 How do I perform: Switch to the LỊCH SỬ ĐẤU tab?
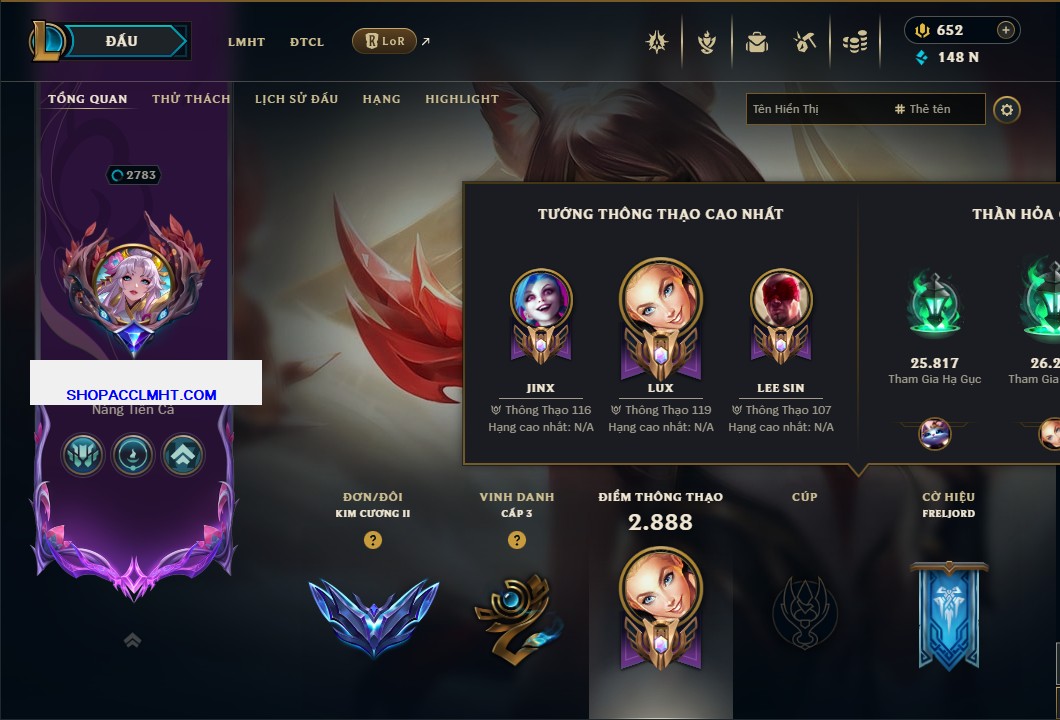pos(296,99)
